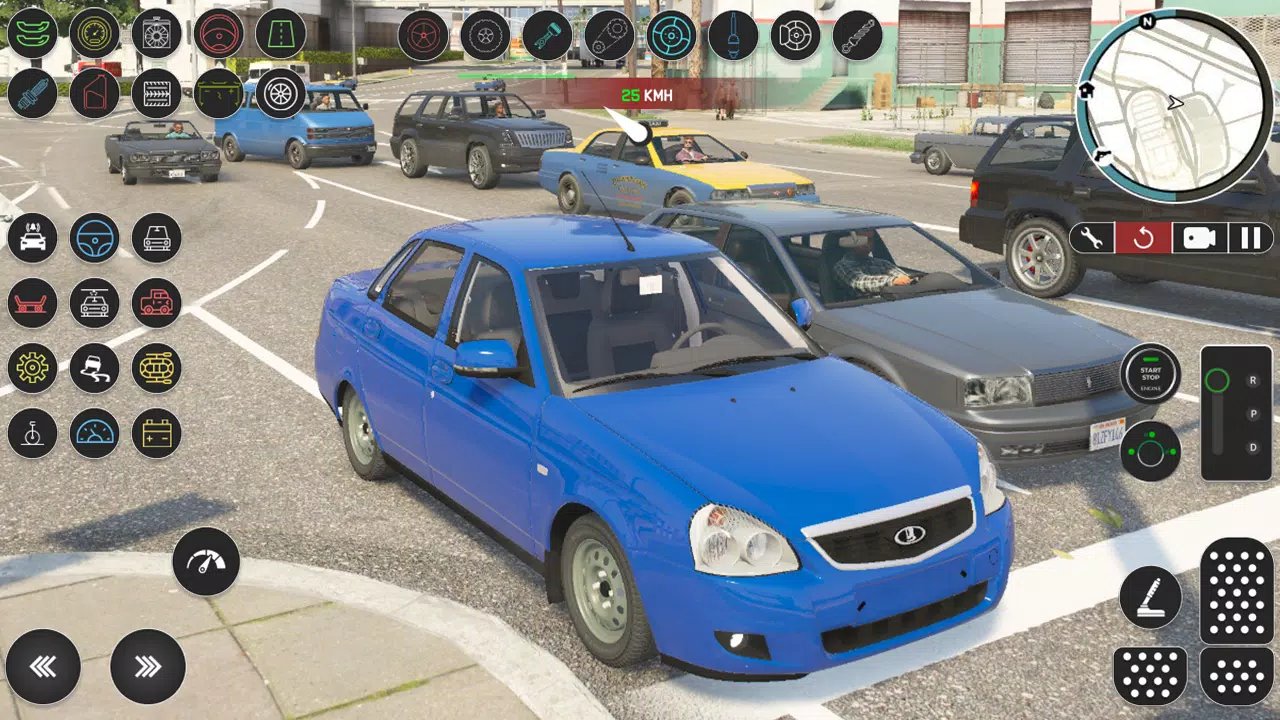Open the timing chain gear icon
Screen dimensions: 1280x720
[608, 36]
